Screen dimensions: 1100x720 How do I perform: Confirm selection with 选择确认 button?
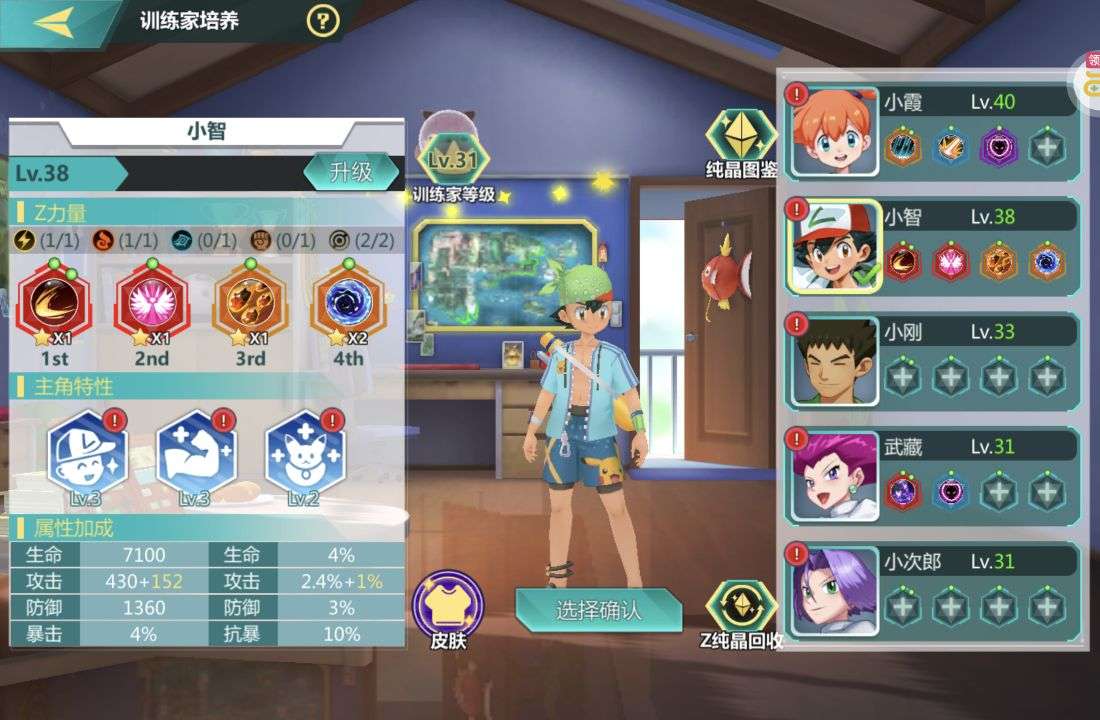click(x=598, y=609)
